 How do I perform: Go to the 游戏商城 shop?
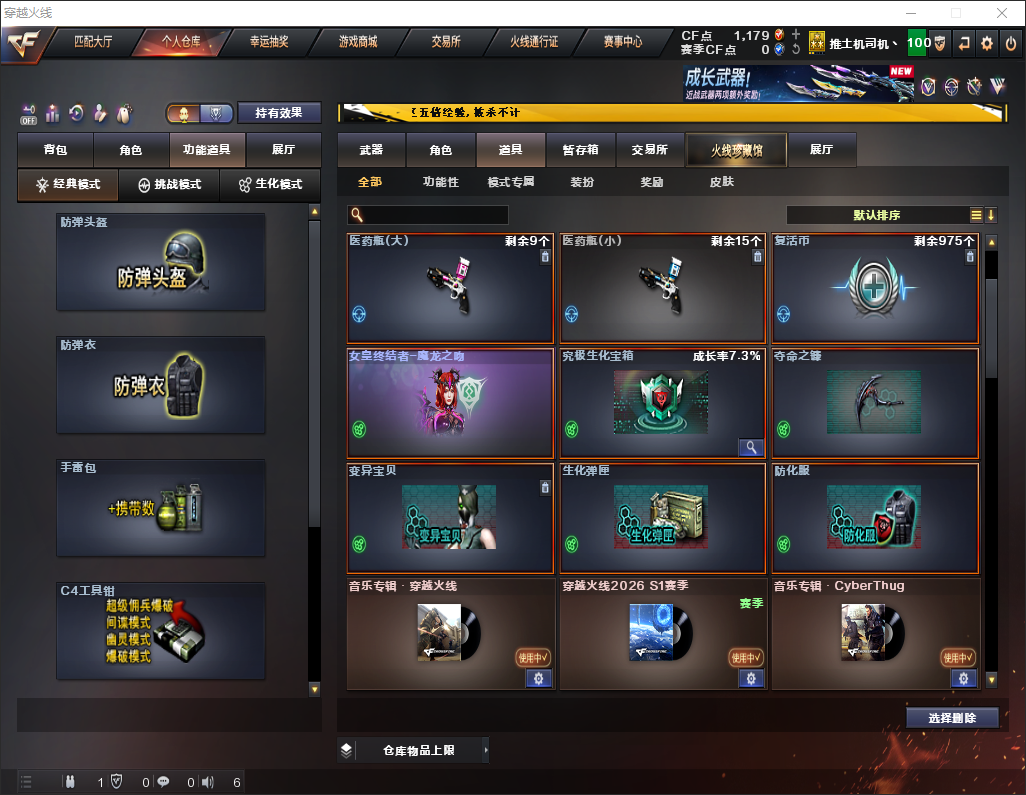click(357, 42)
